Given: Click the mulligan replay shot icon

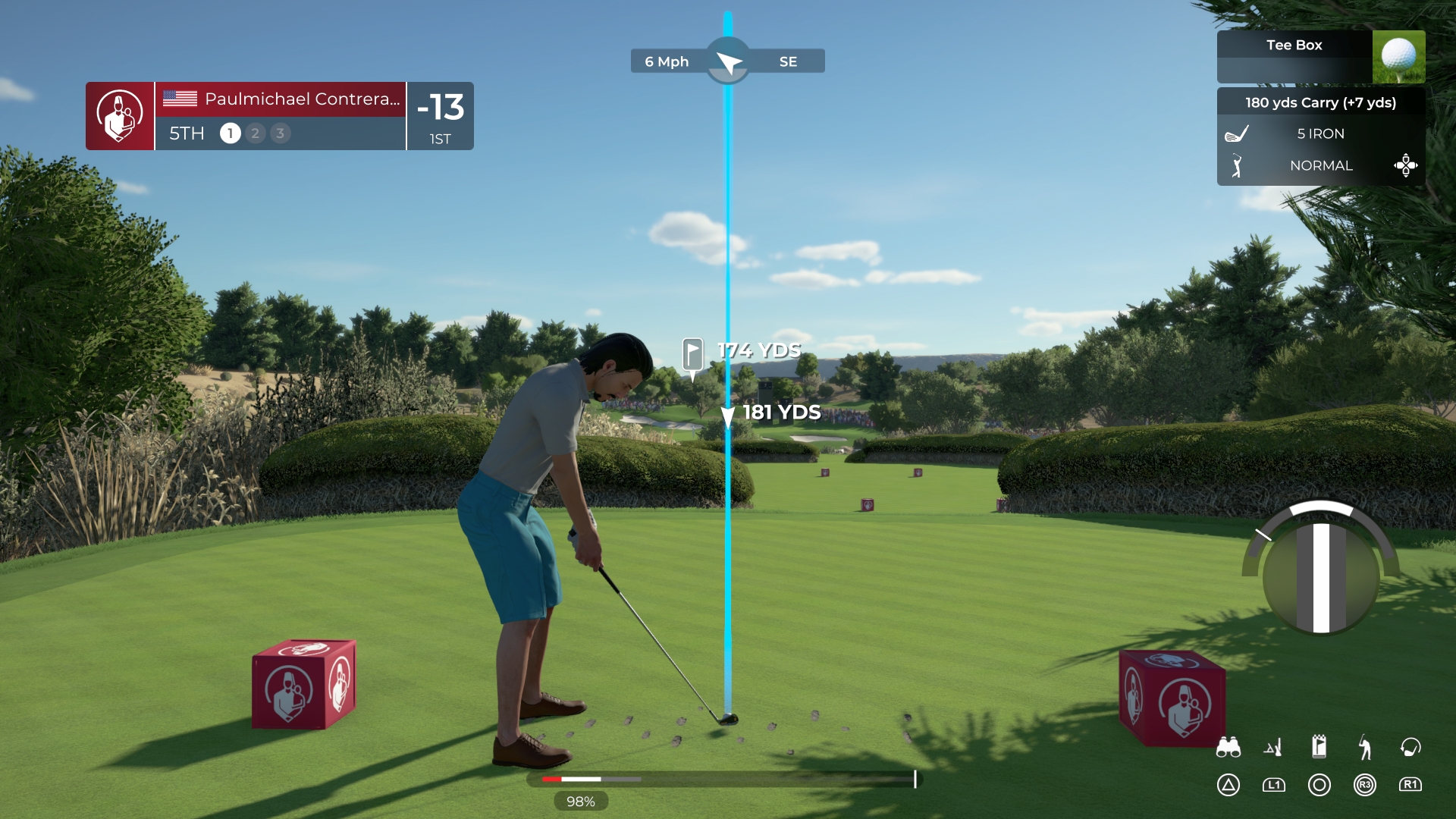Looking at the screenshot, I should coord(1411,747).
